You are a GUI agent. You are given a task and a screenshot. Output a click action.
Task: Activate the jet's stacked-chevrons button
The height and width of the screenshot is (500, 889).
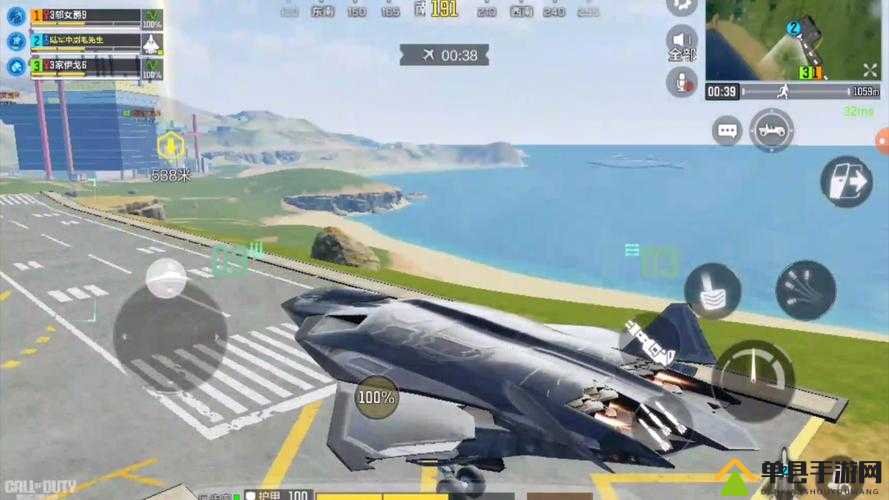point(712,291)
